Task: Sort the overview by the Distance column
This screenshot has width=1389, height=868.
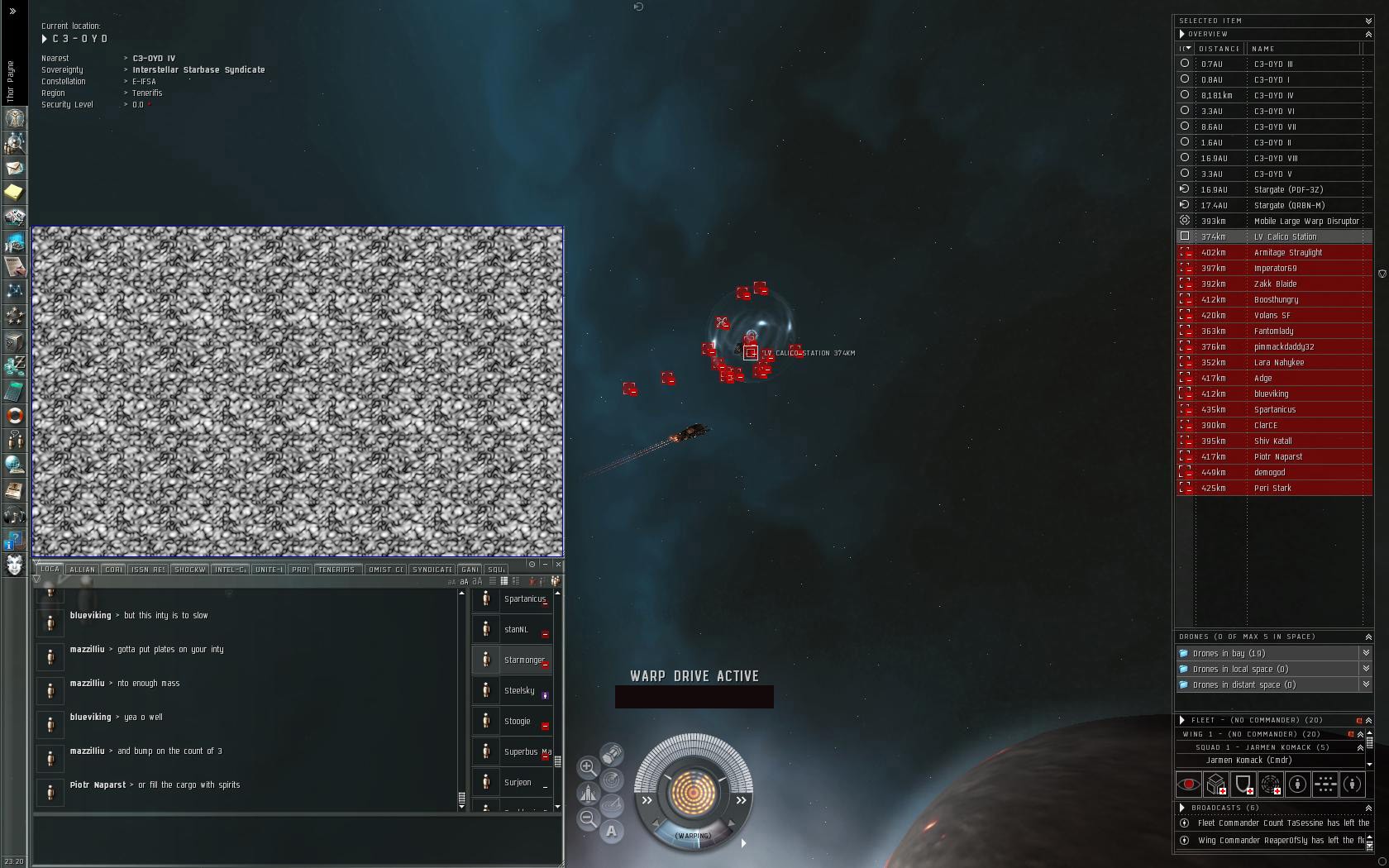Action: (1220, 49)
